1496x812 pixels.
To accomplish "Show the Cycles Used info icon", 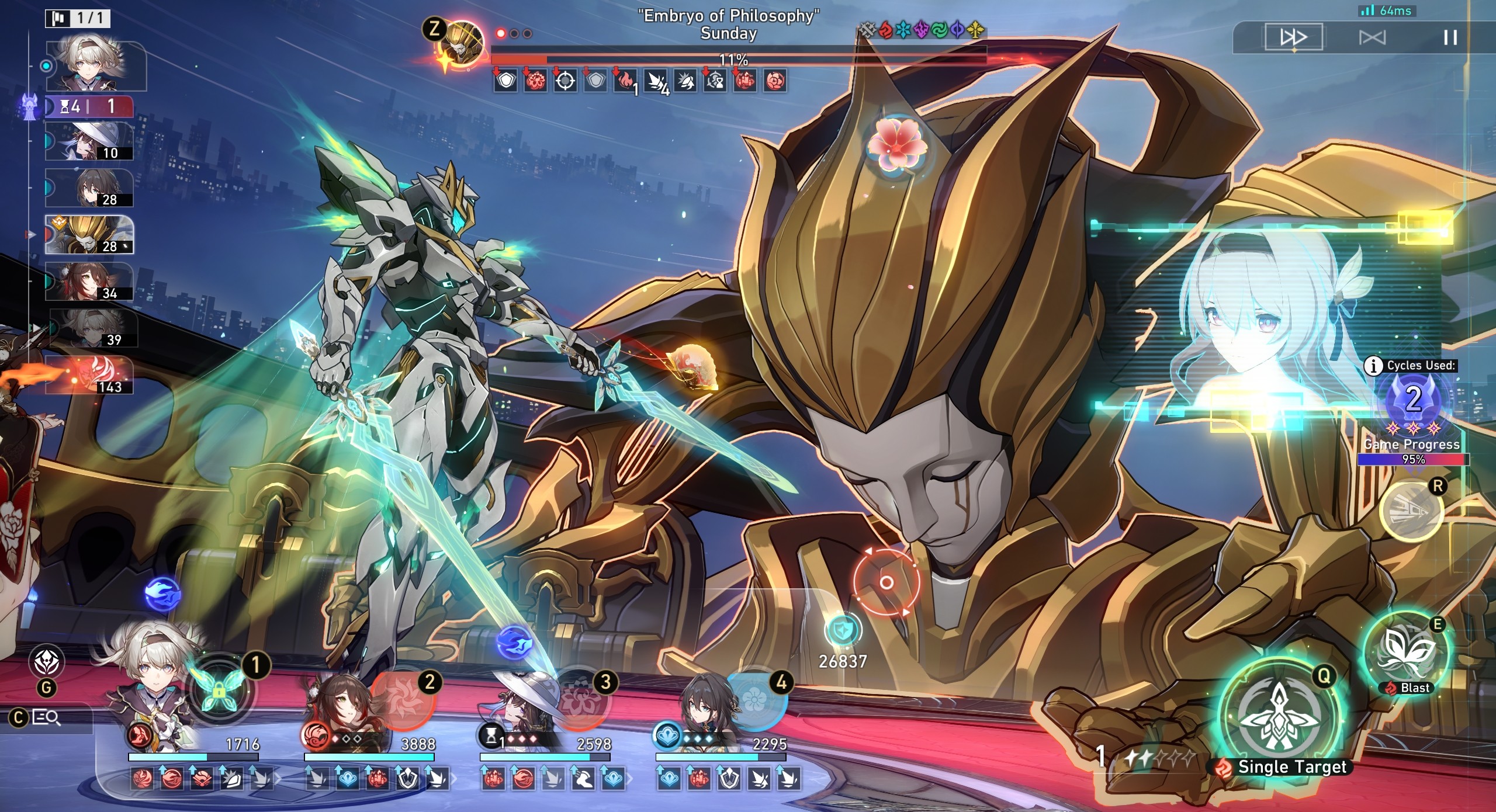I will point(1373,366).
